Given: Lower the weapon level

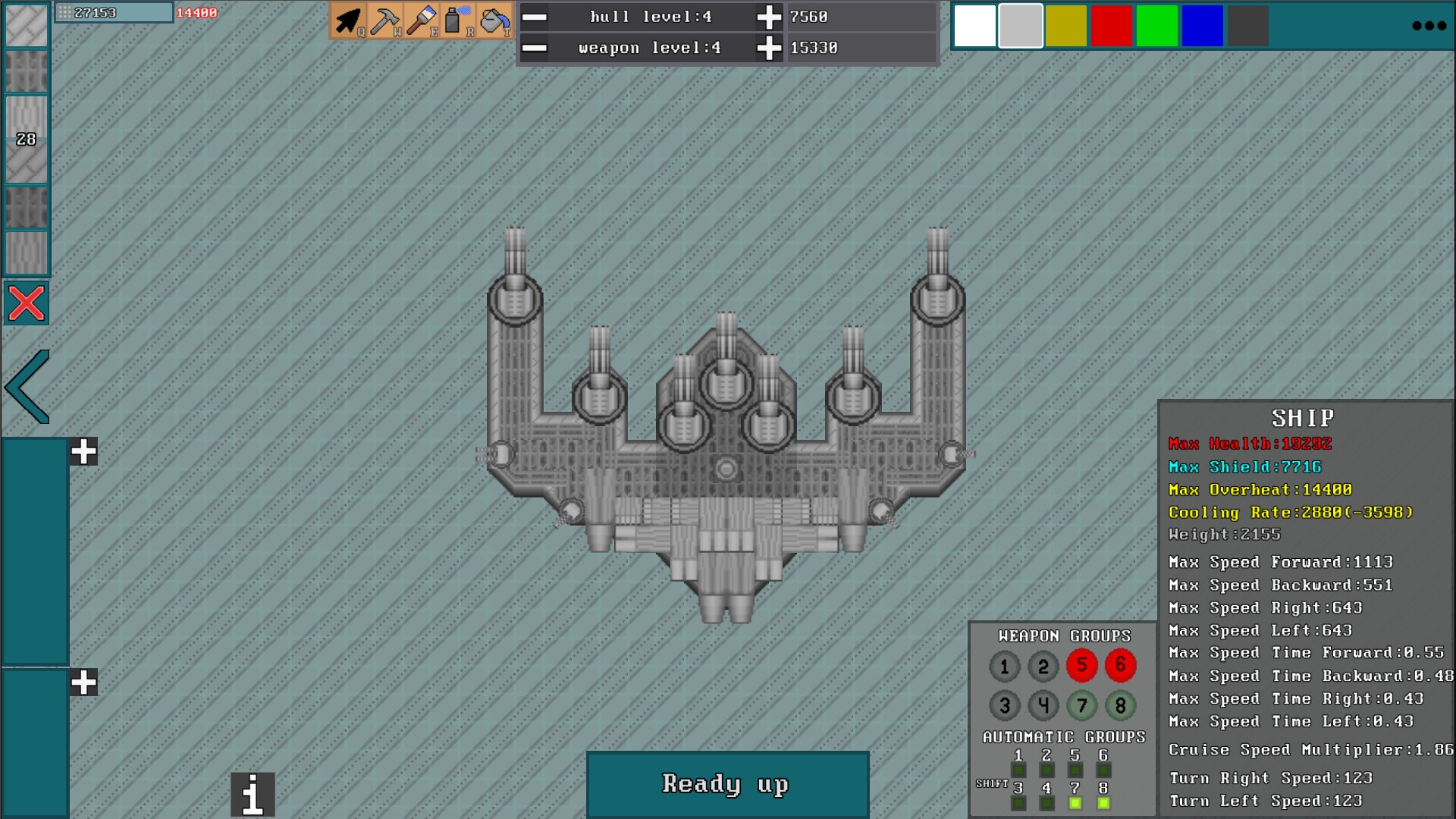Looking at the screenshot, I should point(535,48).
